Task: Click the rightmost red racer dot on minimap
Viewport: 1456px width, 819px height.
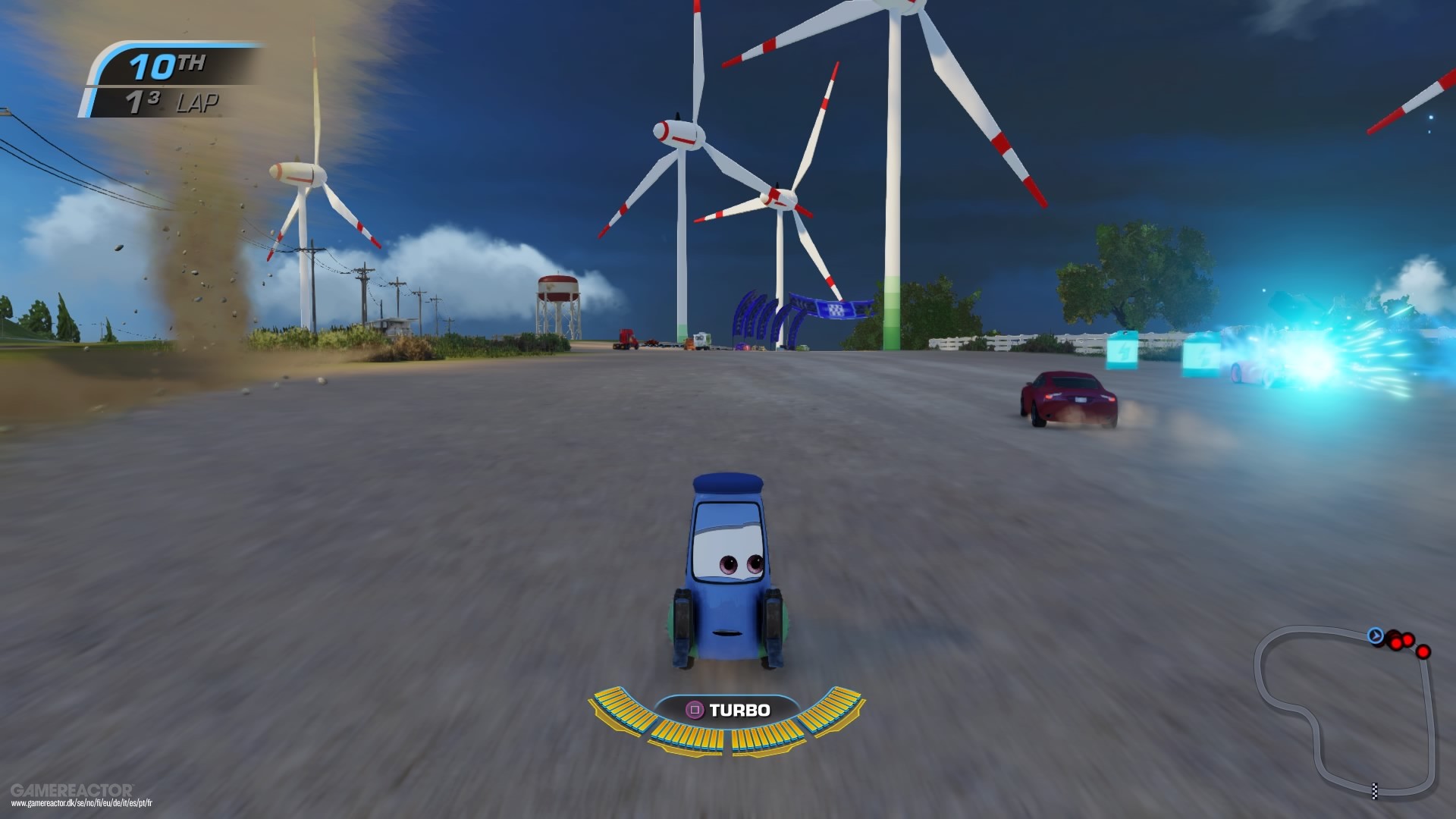Action: click(1423, 652)
